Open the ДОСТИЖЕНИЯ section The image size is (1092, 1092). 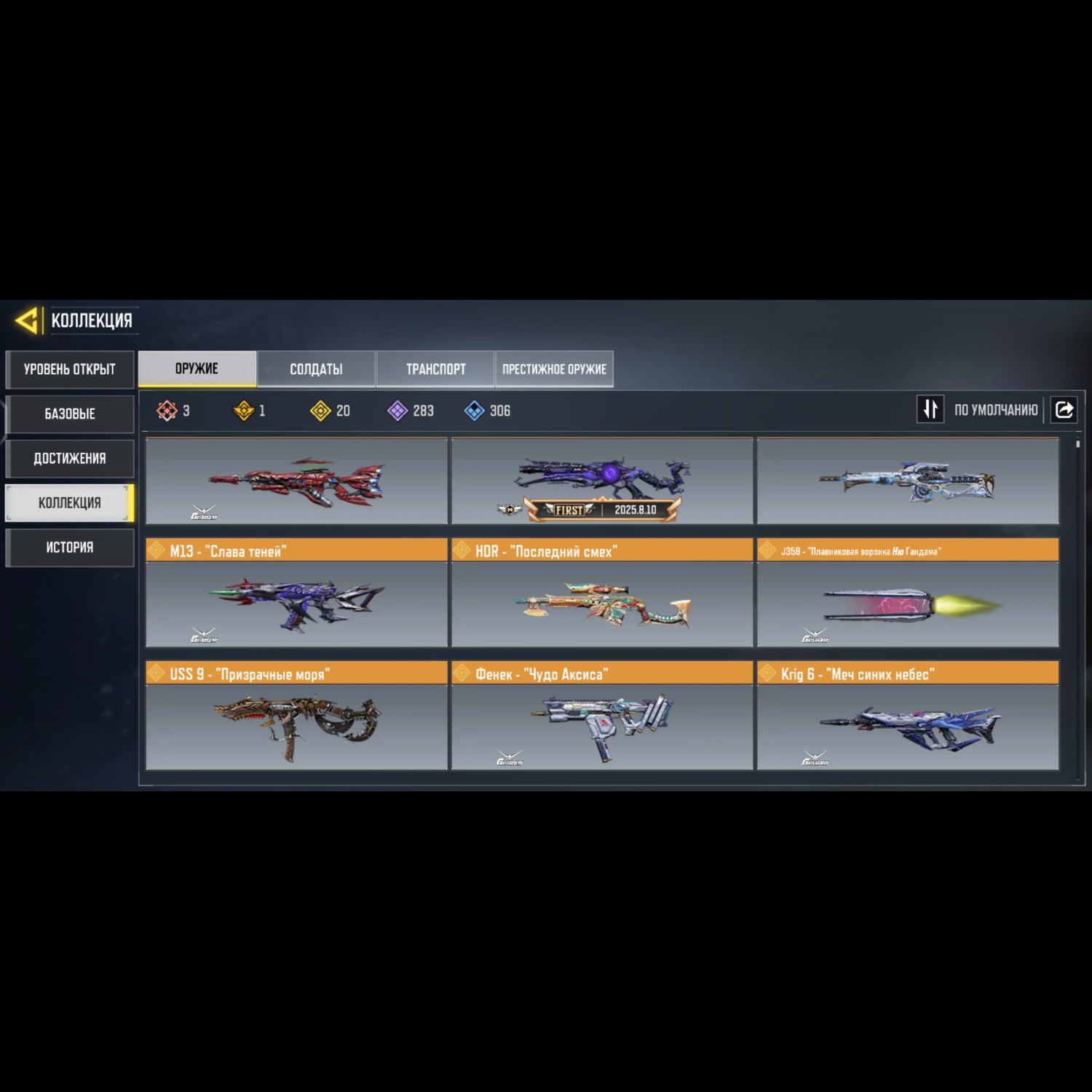coord(70,458)
